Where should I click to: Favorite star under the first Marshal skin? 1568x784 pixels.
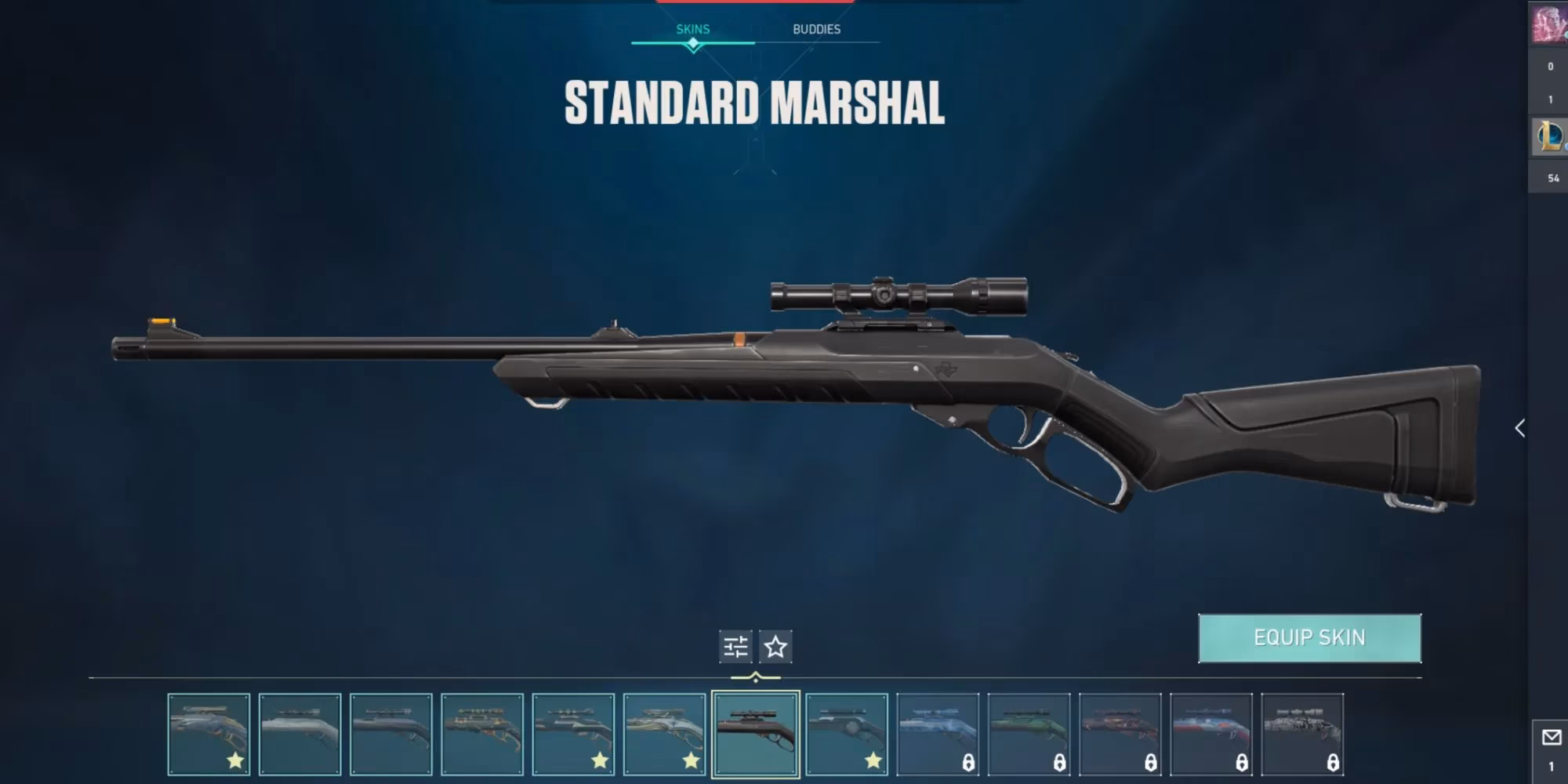[x=235, y=760]
